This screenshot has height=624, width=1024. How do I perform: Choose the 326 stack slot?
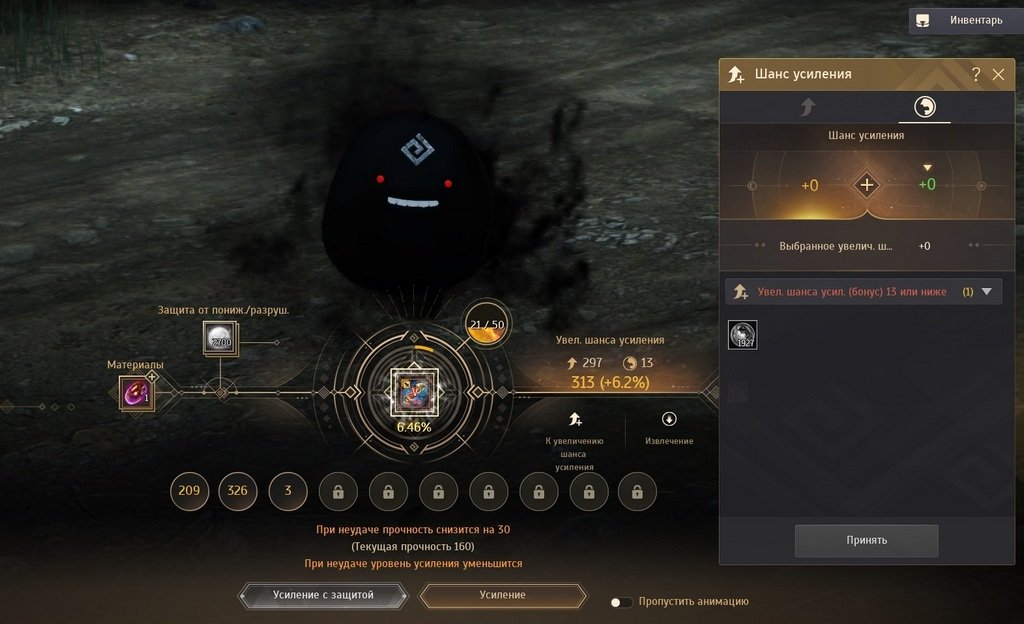pos(238,491)
